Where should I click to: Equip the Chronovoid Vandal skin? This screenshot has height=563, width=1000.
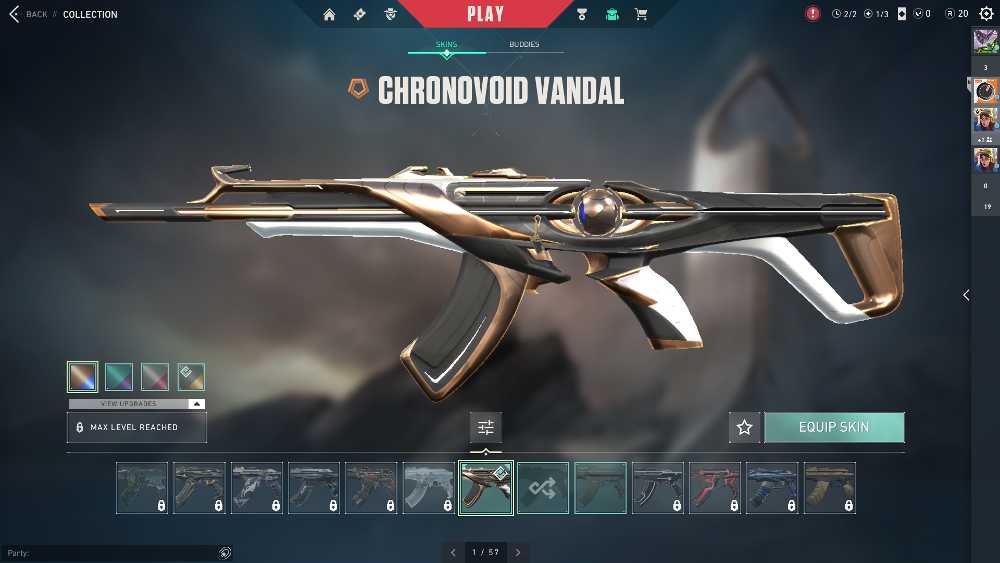(x=834, y=427)
